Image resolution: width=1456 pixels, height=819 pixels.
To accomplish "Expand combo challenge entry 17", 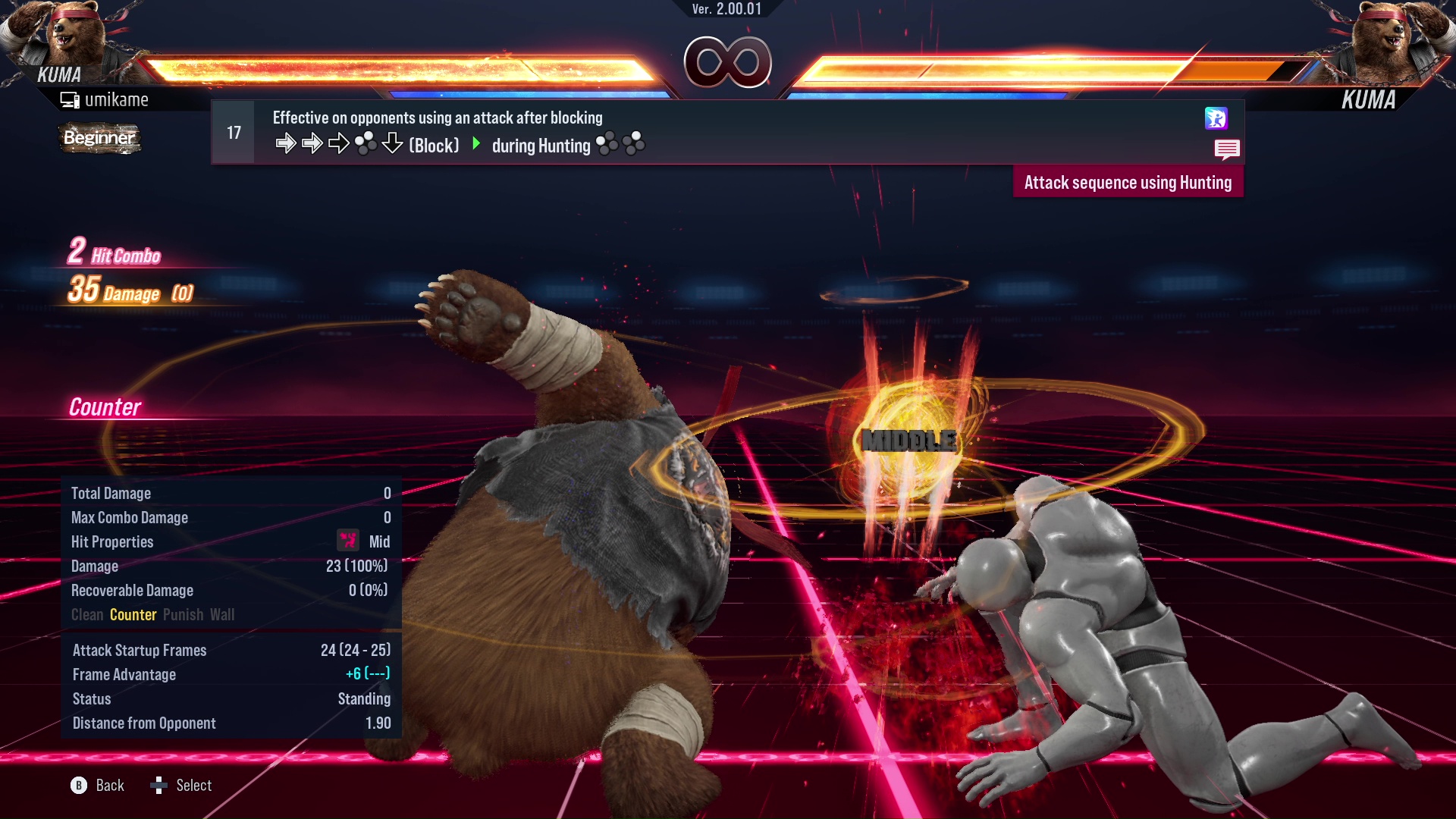I will pos(233,131).
